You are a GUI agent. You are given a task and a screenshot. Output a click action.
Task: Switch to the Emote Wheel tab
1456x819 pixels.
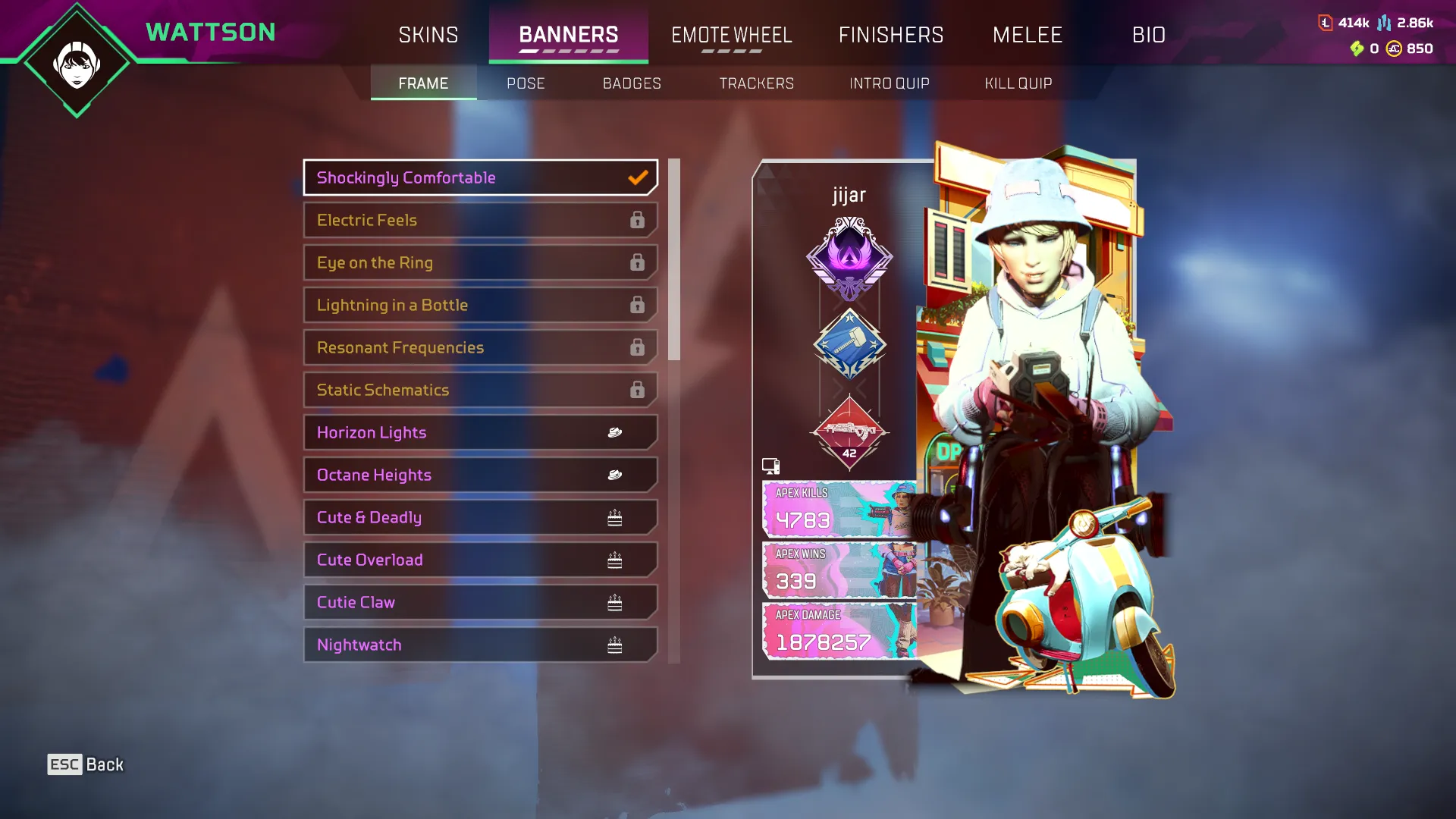[731, 35]
